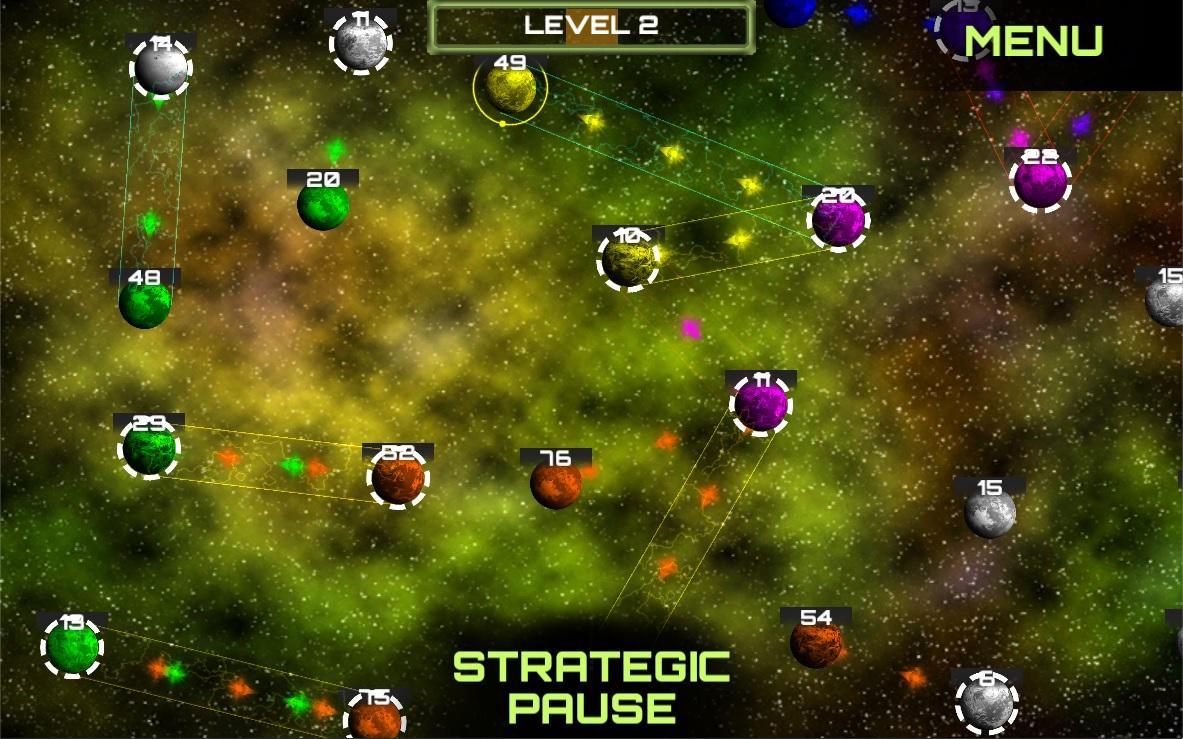Target the purple planet showing 11

pyautogui.click(x=762, y=405)
